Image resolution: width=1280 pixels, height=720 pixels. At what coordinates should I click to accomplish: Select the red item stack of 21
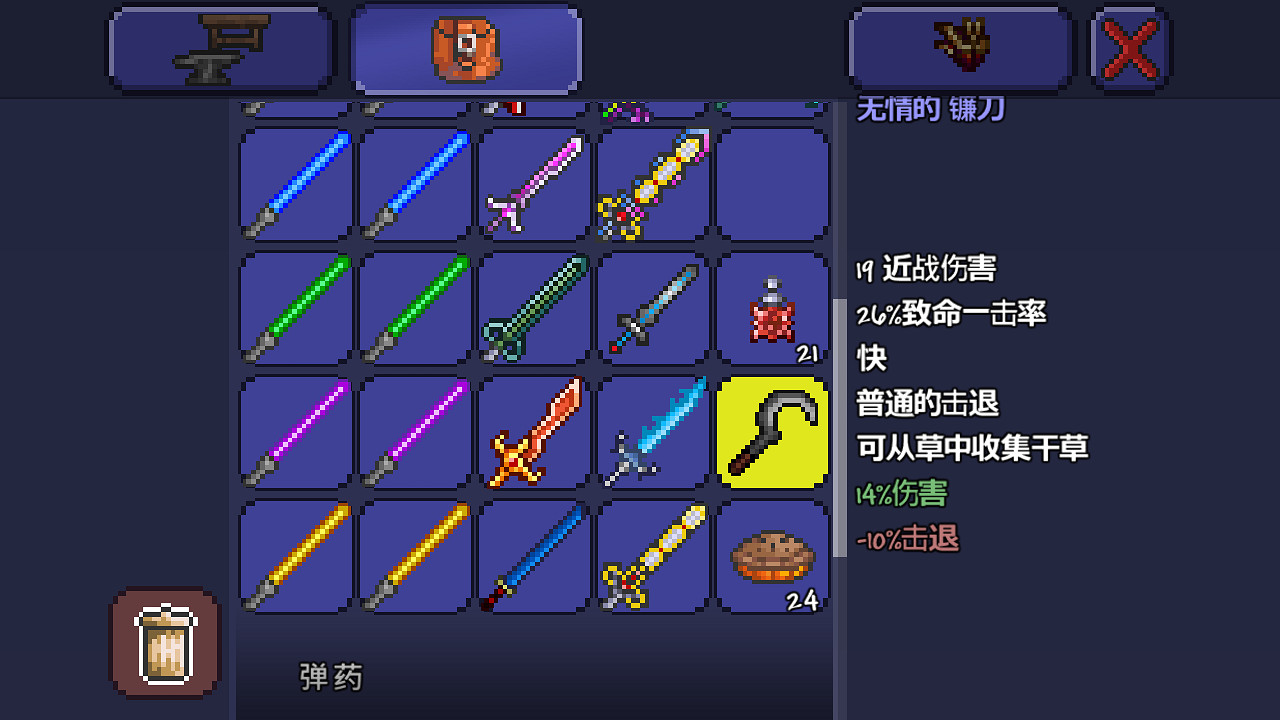point(773,310)
